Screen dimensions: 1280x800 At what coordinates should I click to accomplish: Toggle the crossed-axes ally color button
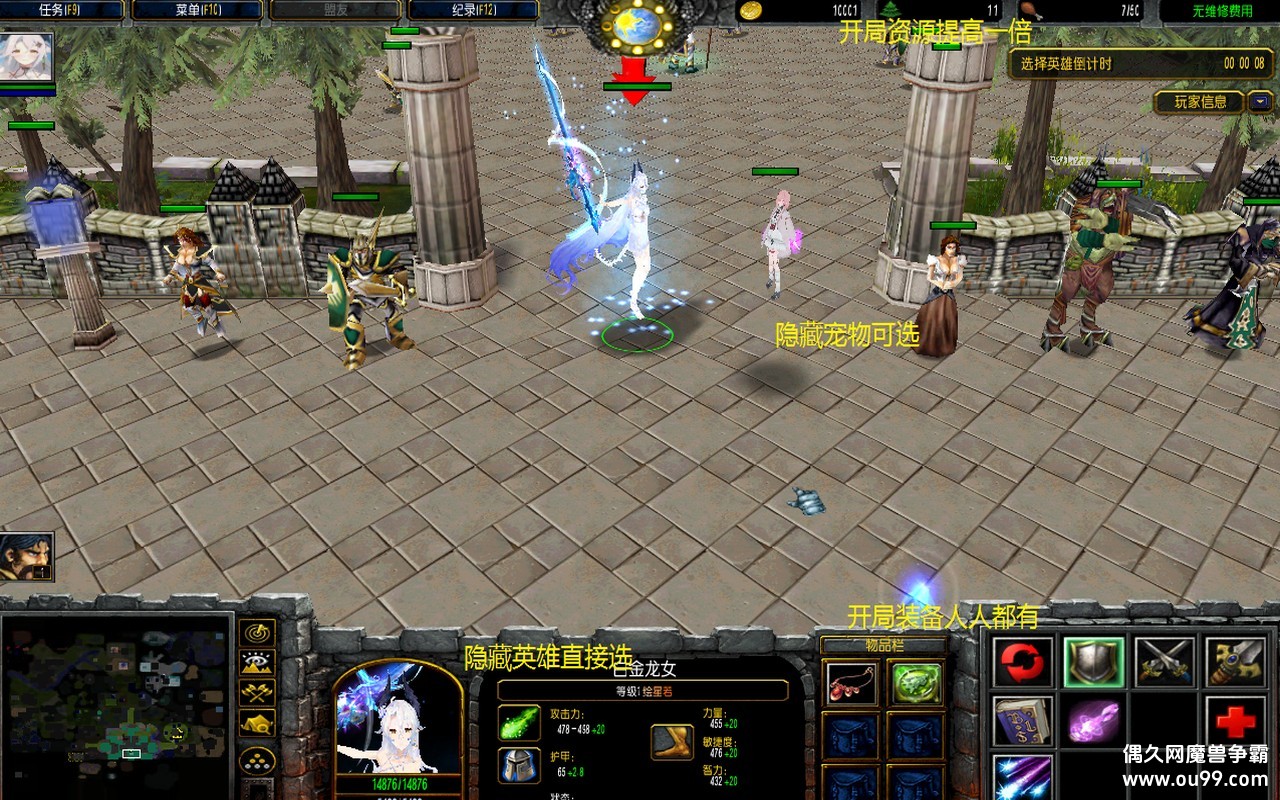pyautogui.click(x=258, y=692)
